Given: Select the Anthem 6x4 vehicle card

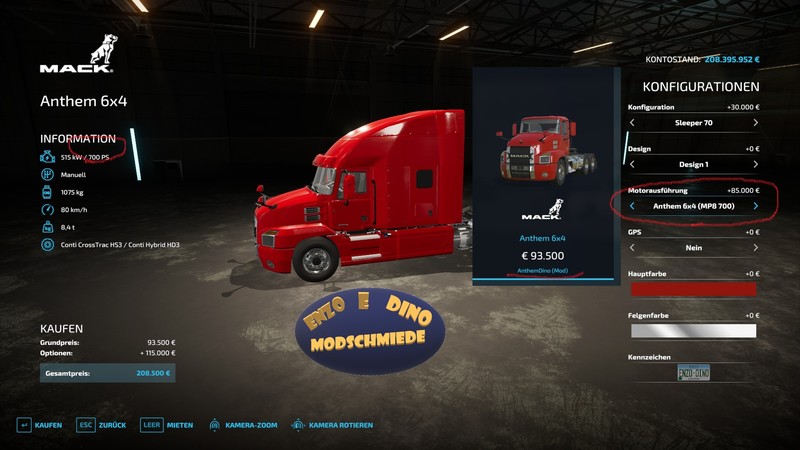Looking at the screenshot, I should coord(541,177).
